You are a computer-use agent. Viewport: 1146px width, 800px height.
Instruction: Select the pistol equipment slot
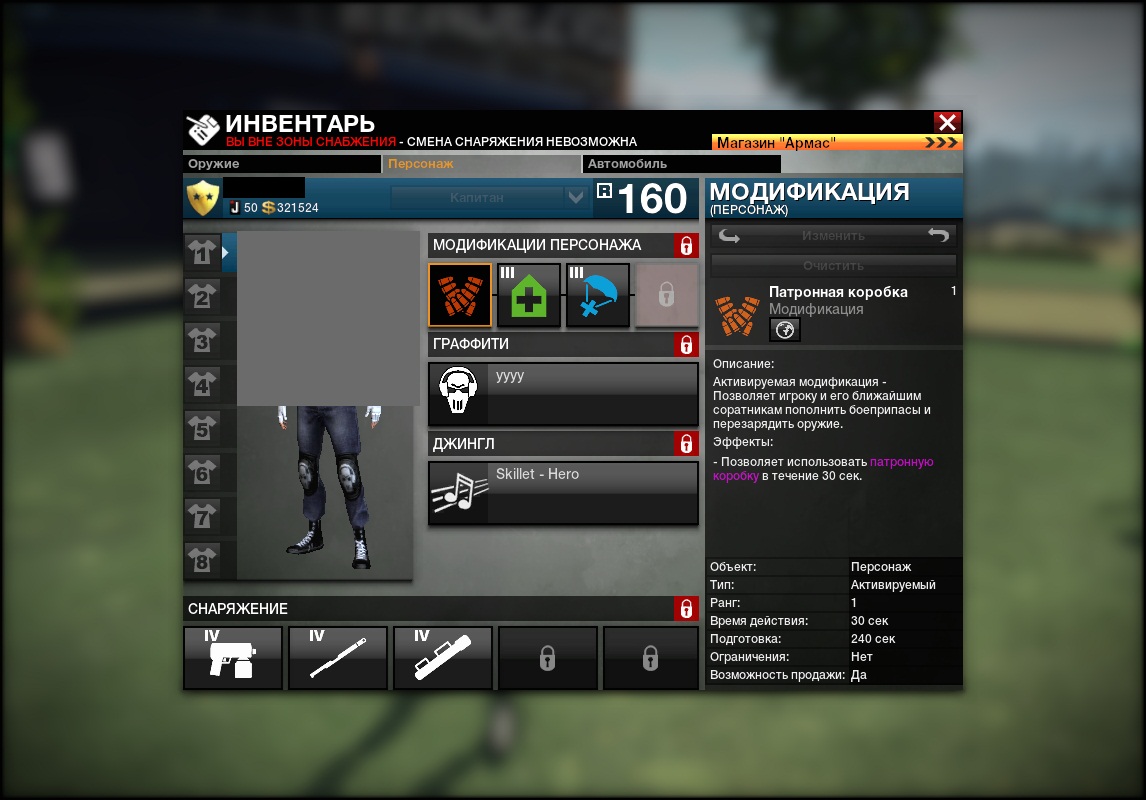point(233,658)
